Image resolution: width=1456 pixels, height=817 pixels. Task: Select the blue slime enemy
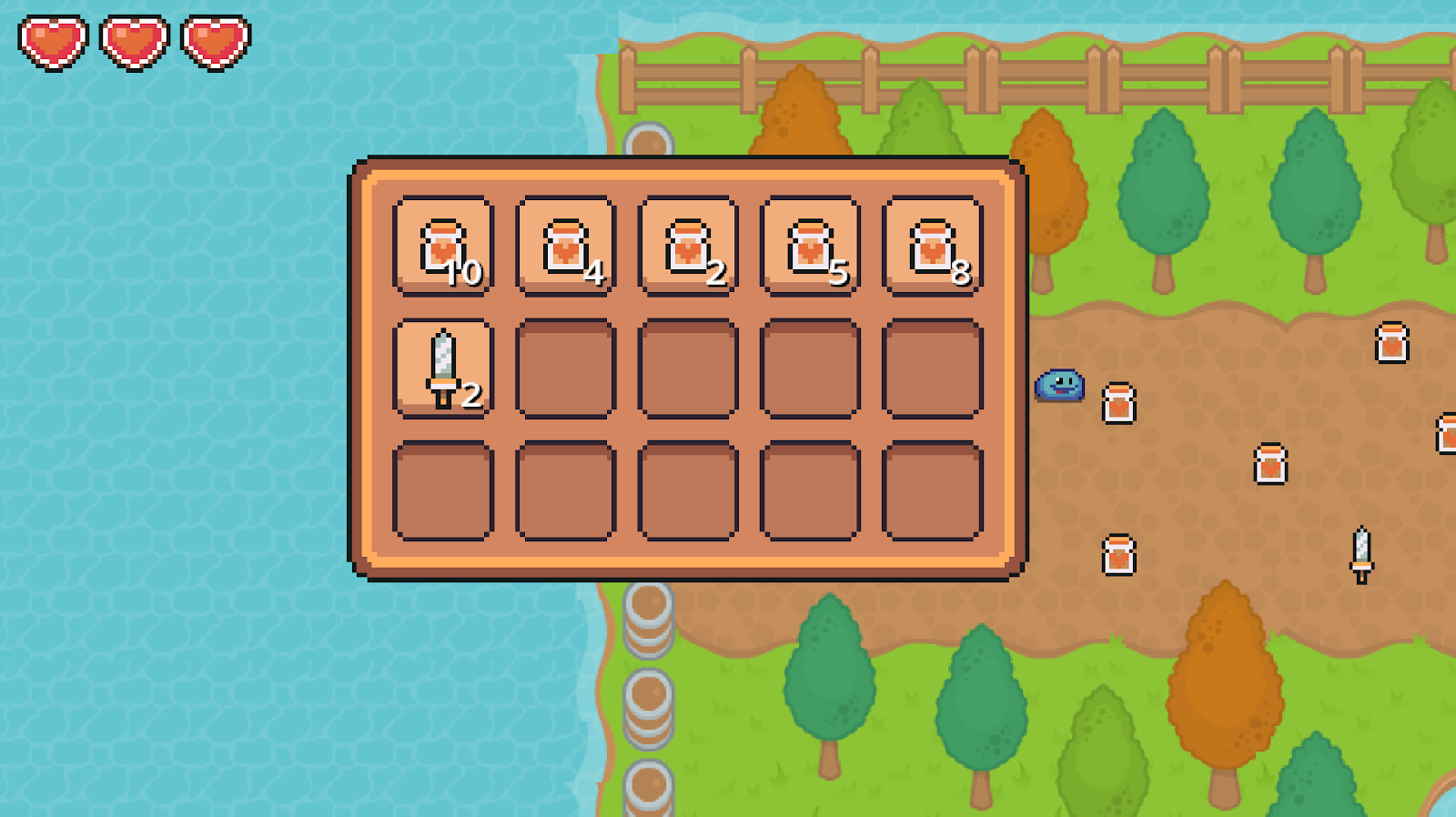click(x=1059, y=386)
